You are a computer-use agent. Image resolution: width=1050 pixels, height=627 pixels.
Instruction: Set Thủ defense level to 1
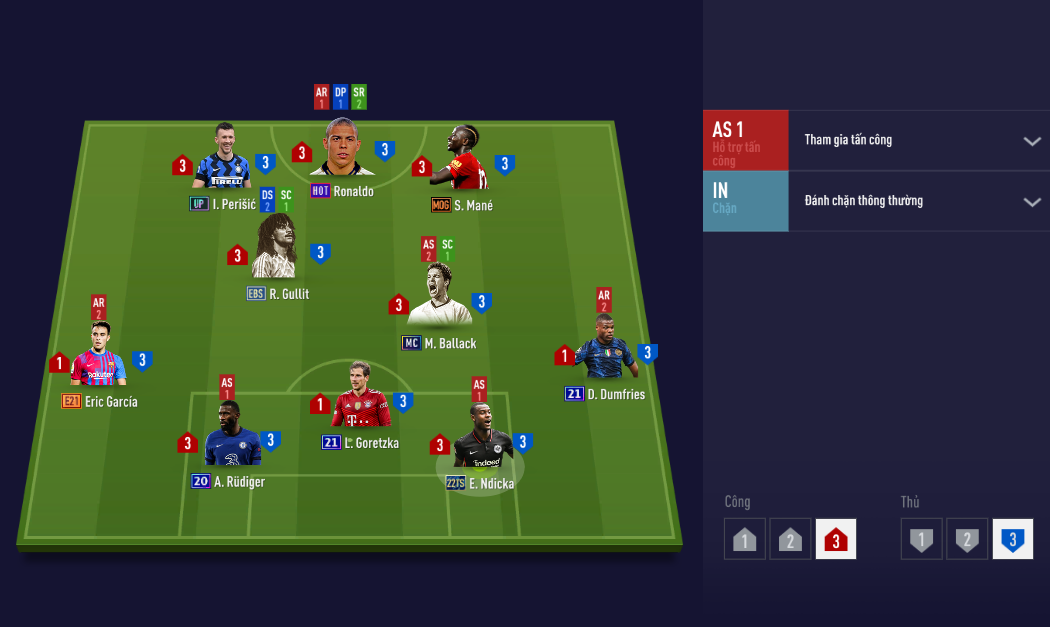click(x=921, y=540)
